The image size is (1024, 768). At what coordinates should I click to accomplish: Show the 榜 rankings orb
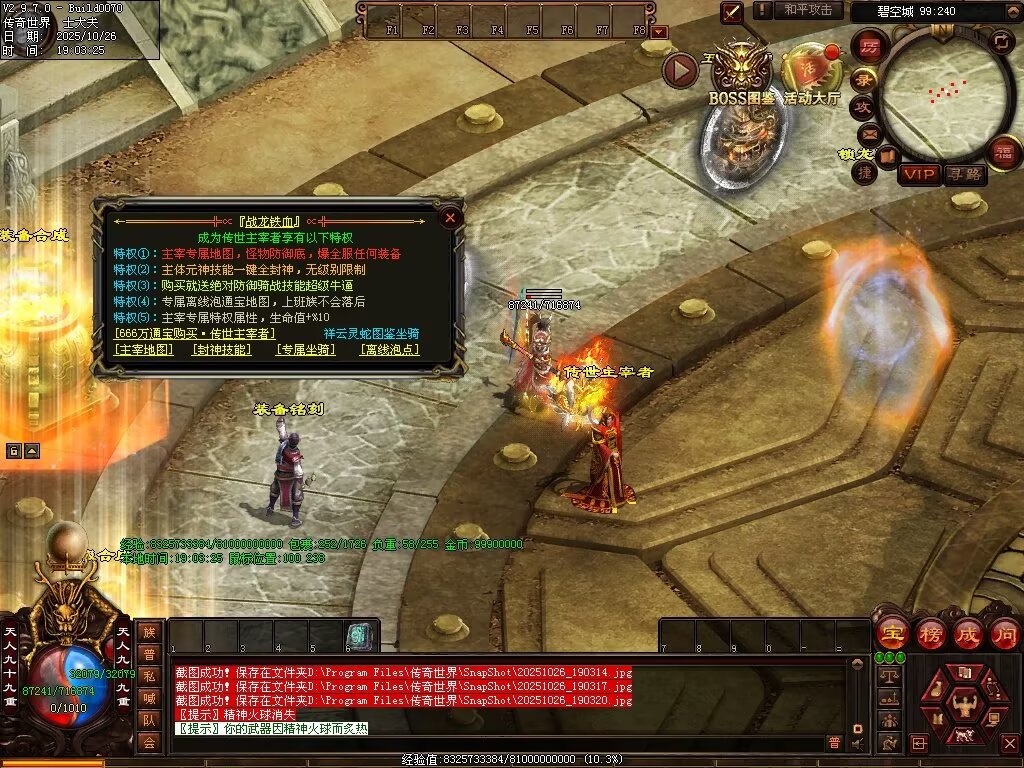click(931, 633)
